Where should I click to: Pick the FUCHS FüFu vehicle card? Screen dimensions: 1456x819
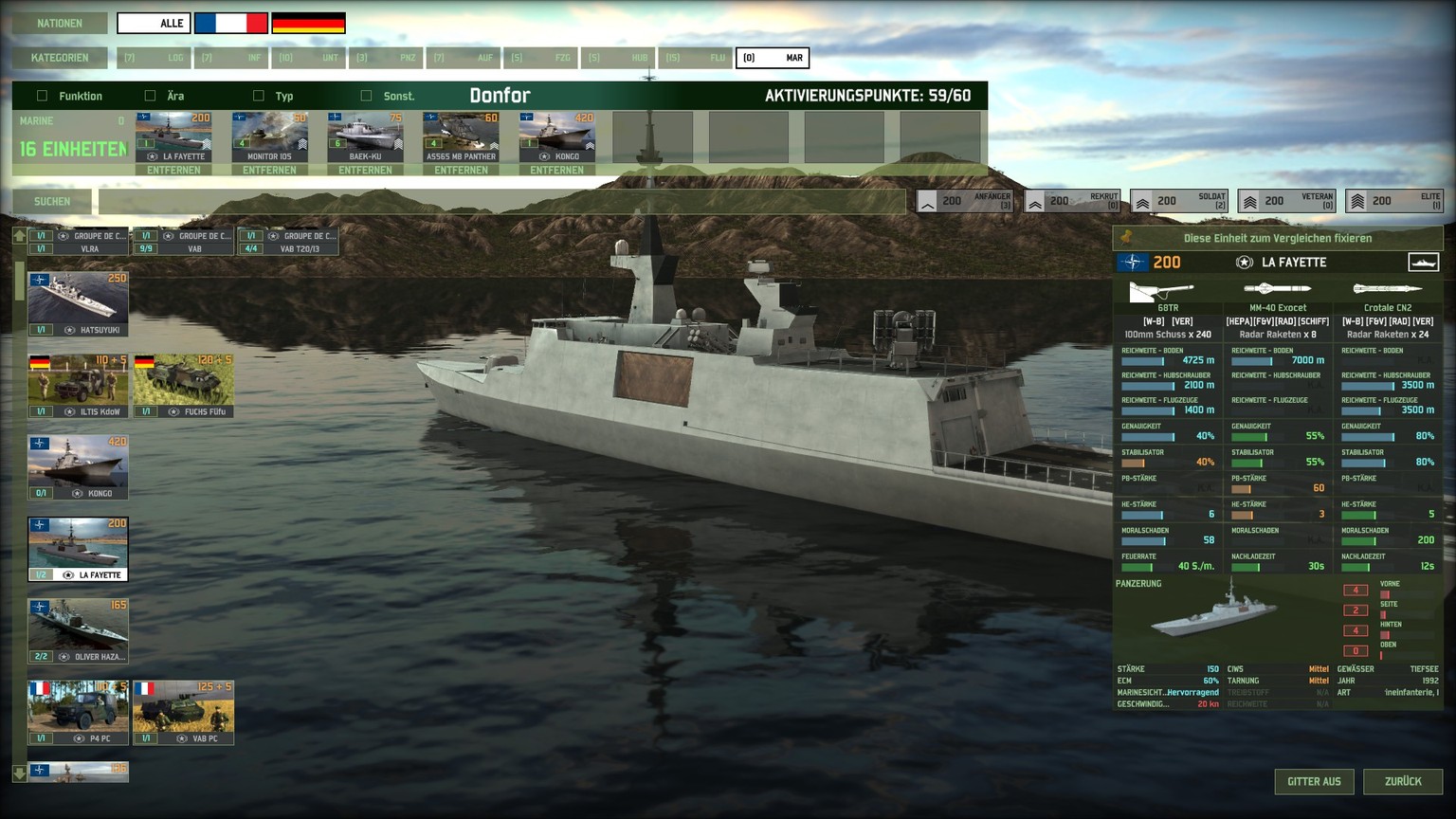tap(183, 386)
